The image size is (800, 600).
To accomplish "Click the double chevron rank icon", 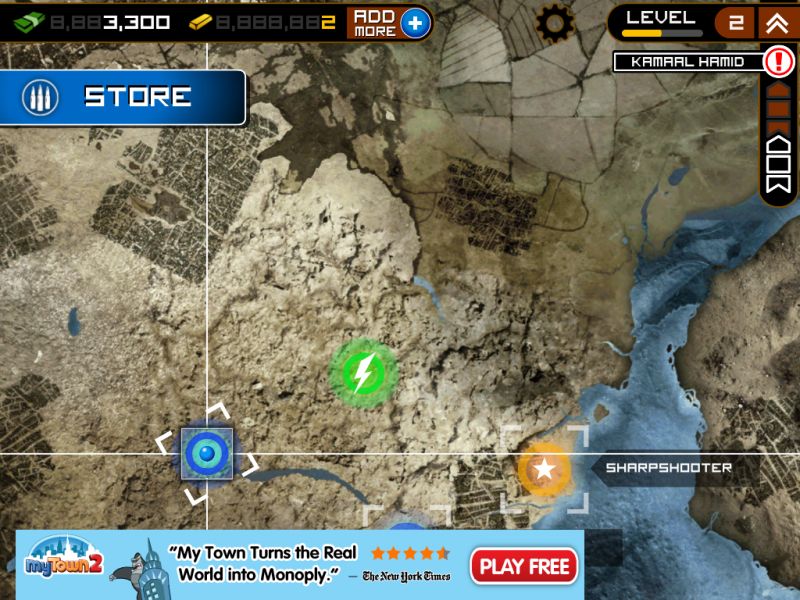I will tap(777, 22).
